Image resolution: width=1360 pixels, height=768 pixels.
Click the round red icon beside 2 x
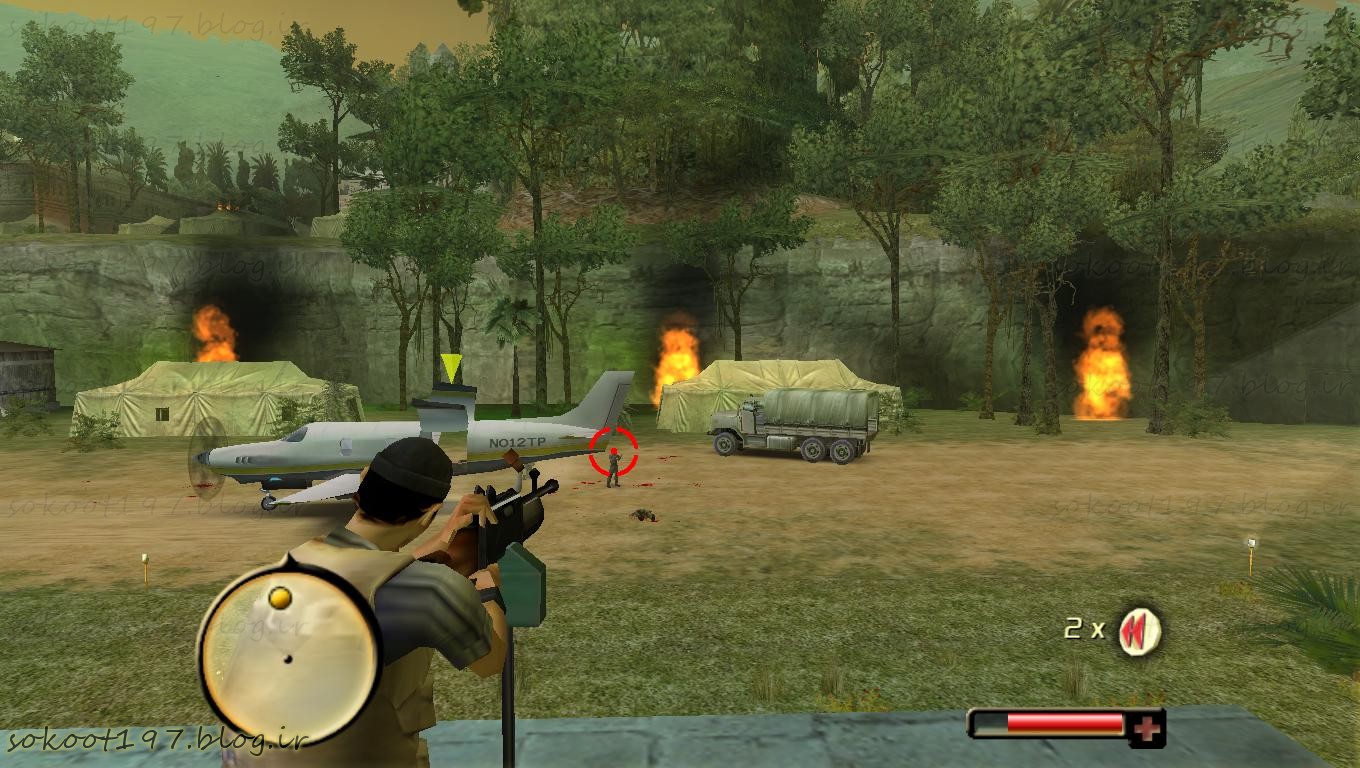1139,631
